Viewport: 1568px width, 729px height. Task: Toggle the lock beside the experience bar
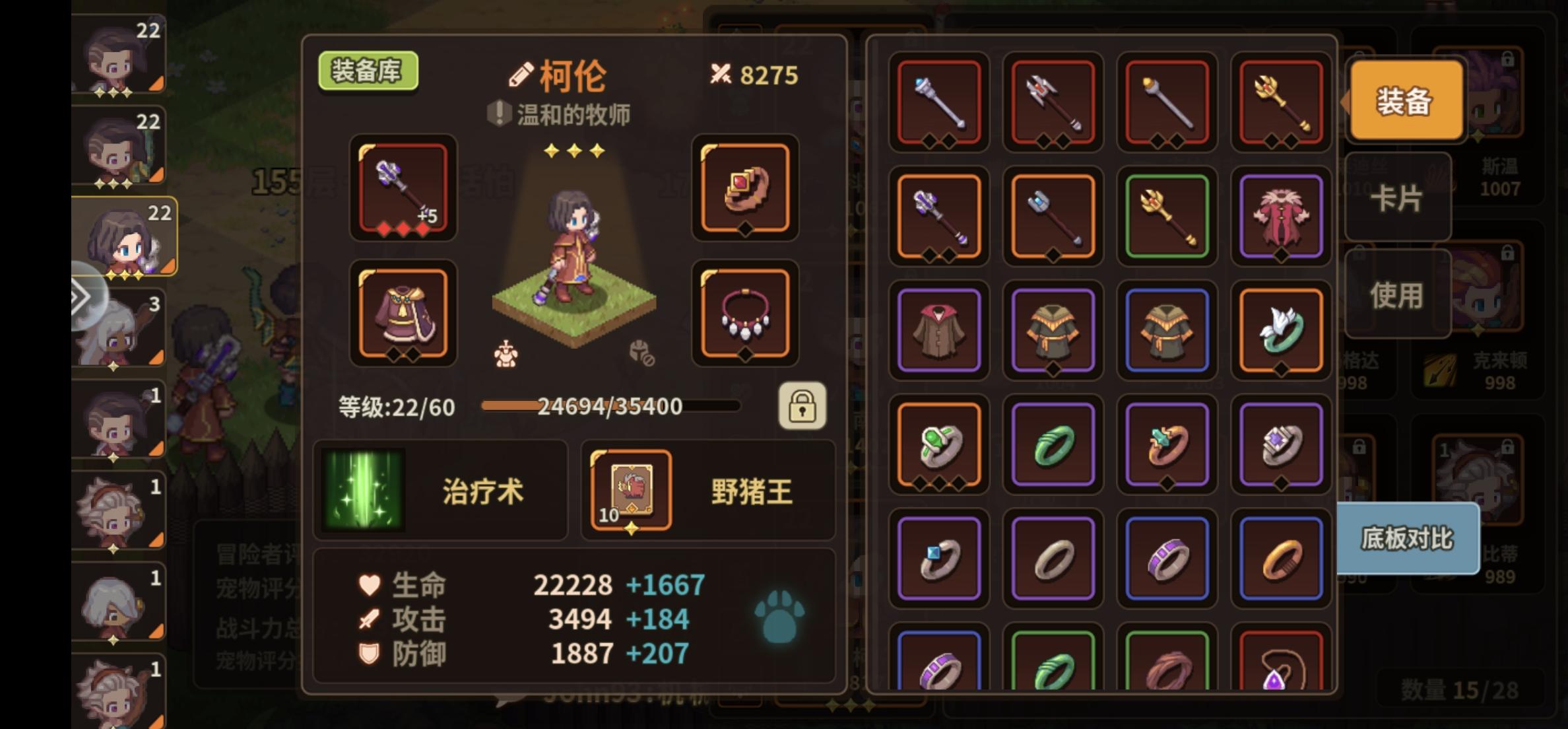(802, 407)
